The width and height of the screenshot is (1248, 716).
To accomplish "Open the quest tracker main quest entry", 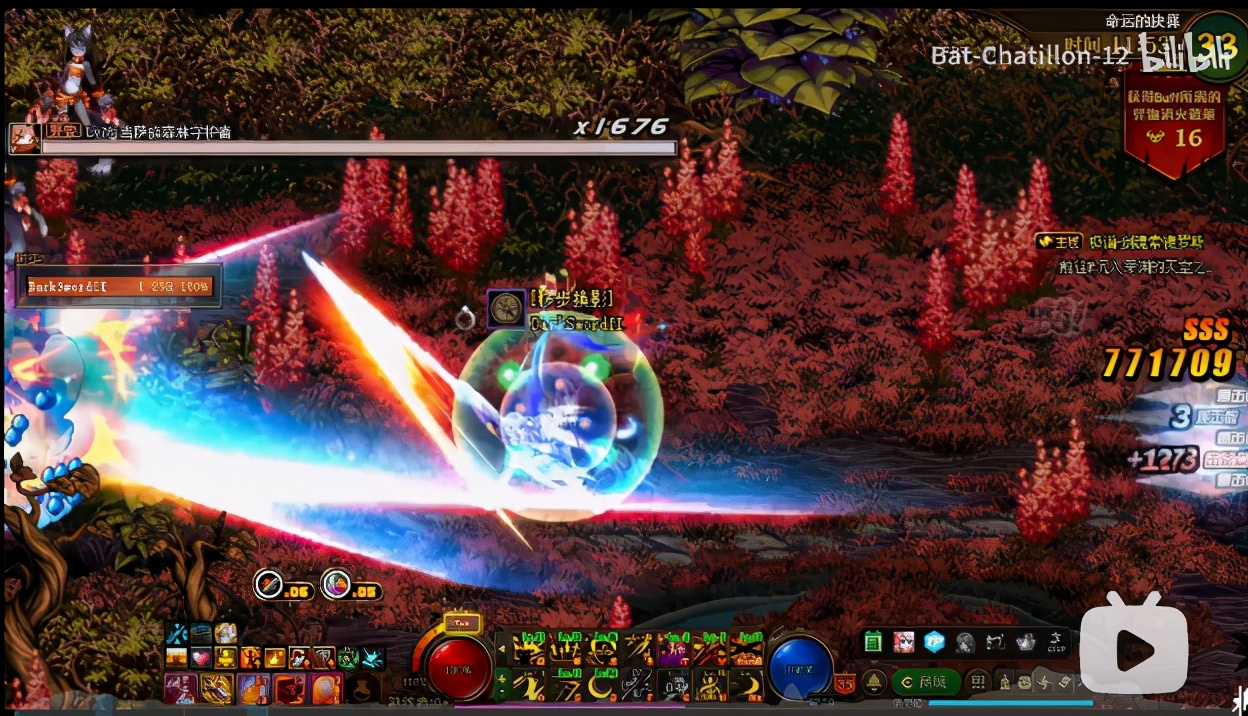I will 1120,242.
